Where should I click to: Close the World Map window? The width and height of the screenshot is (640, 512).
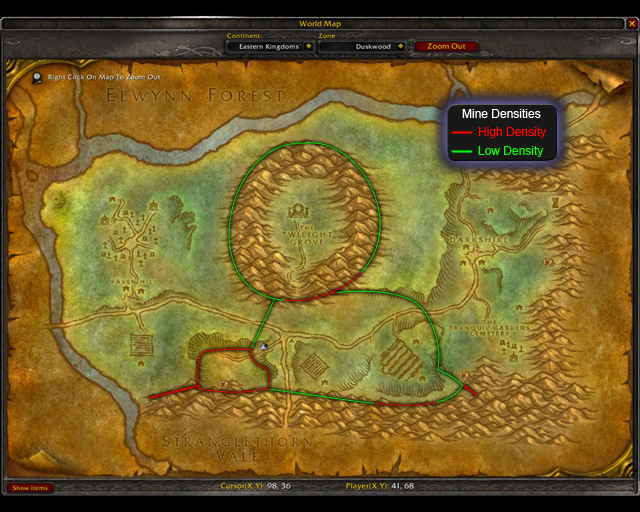click(631, 24)
